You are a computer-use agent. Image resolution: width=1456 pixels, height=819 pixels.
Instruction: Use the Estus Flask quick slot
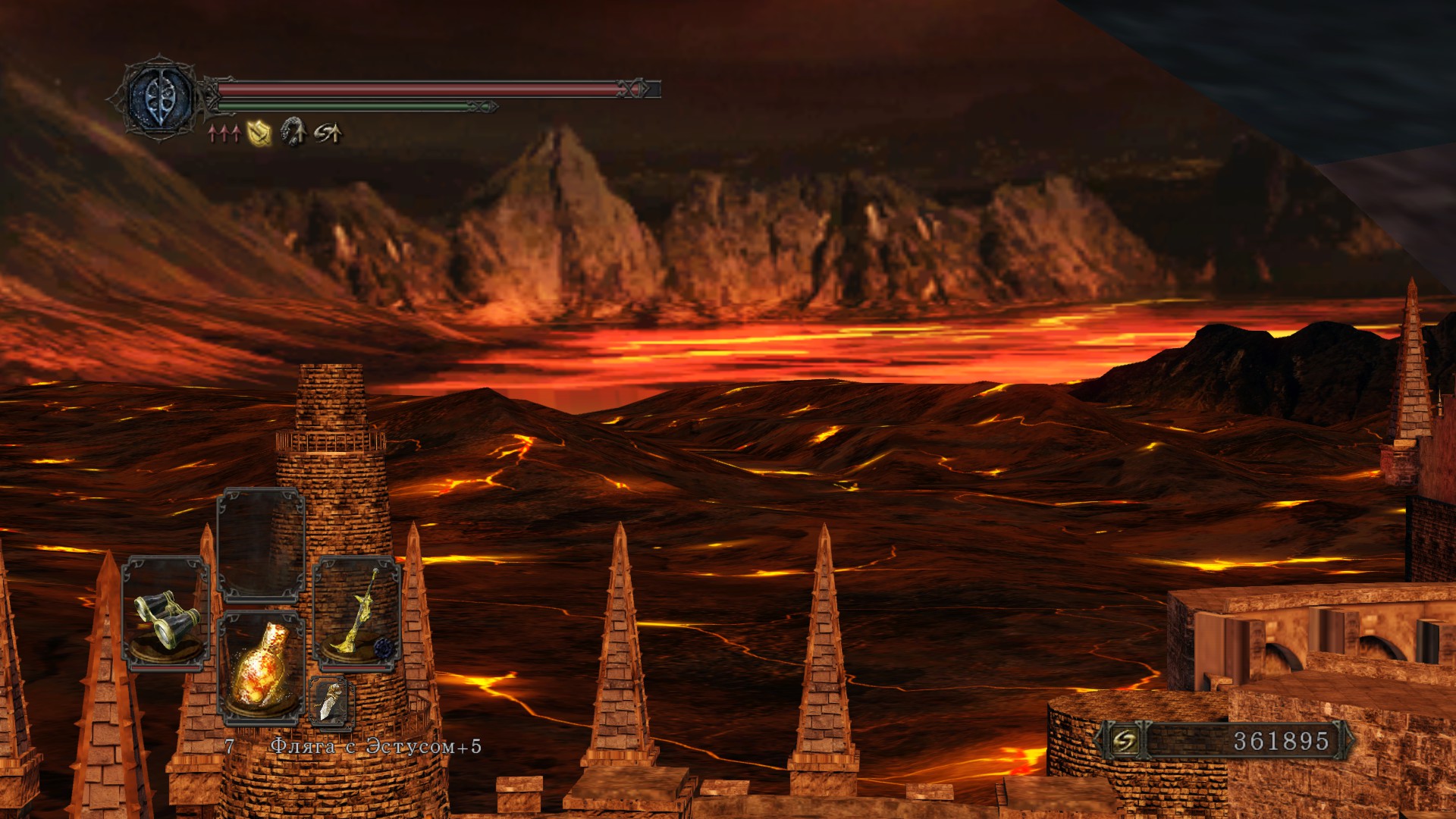click(261, 669)
